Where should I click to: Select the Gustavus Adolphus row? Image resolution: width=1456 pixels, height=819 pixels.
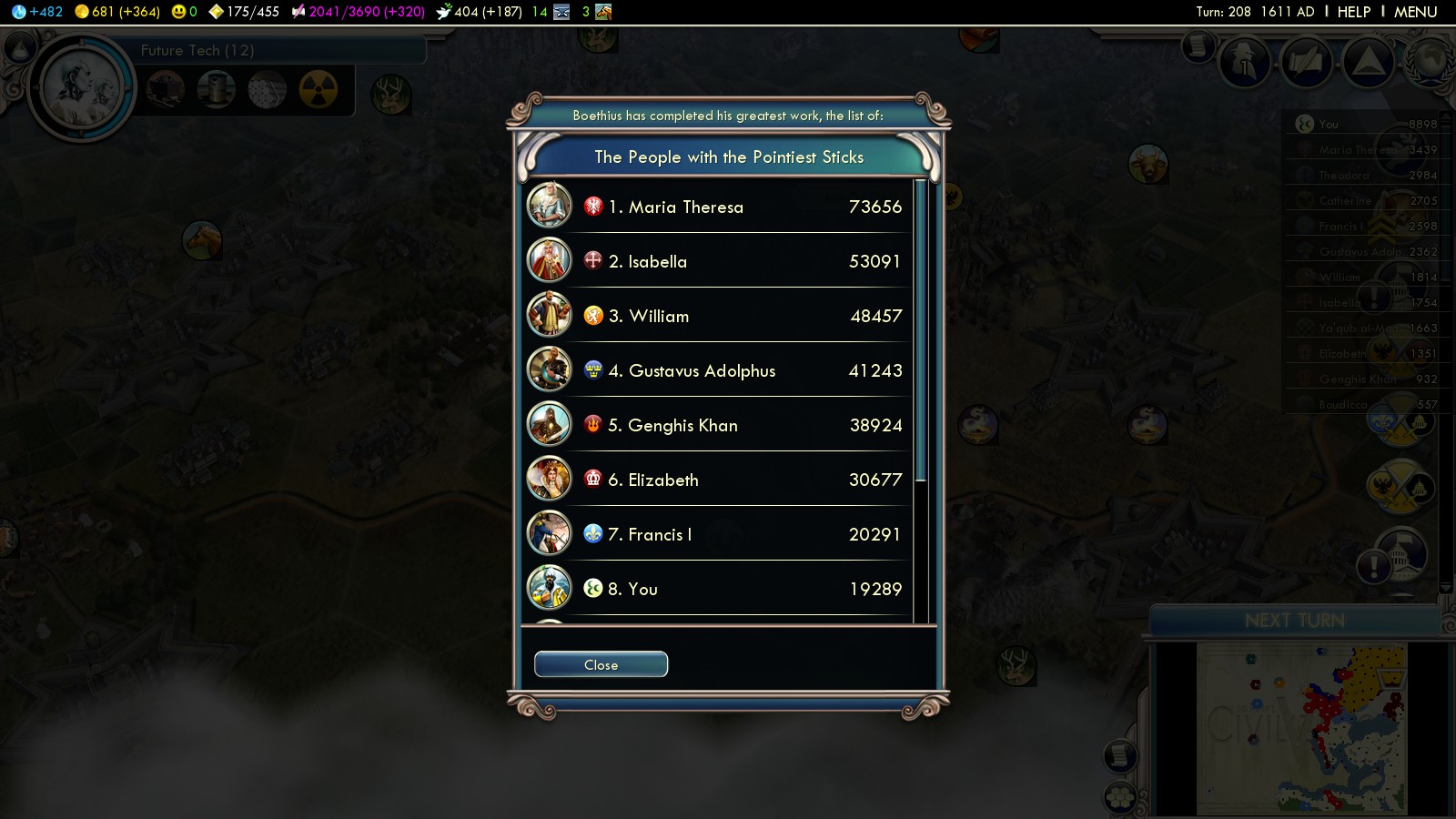point(717,370)
